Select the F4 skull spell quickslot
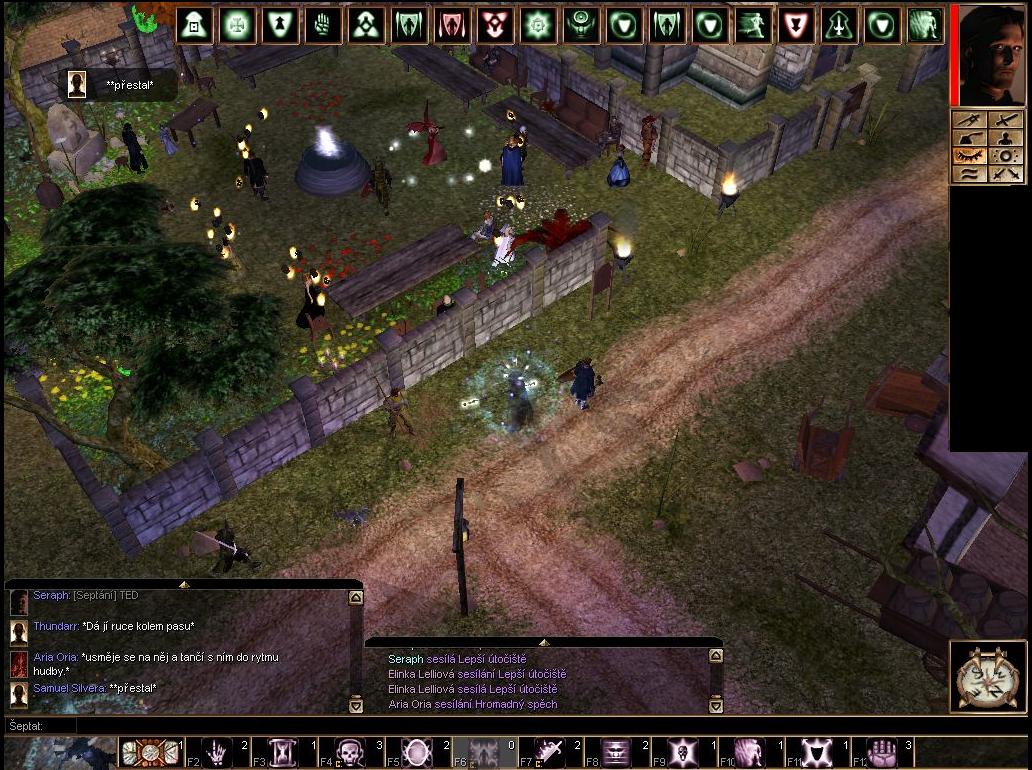Image resolution: width=1032 pixels, height=770 pixels. pos(351,752)
